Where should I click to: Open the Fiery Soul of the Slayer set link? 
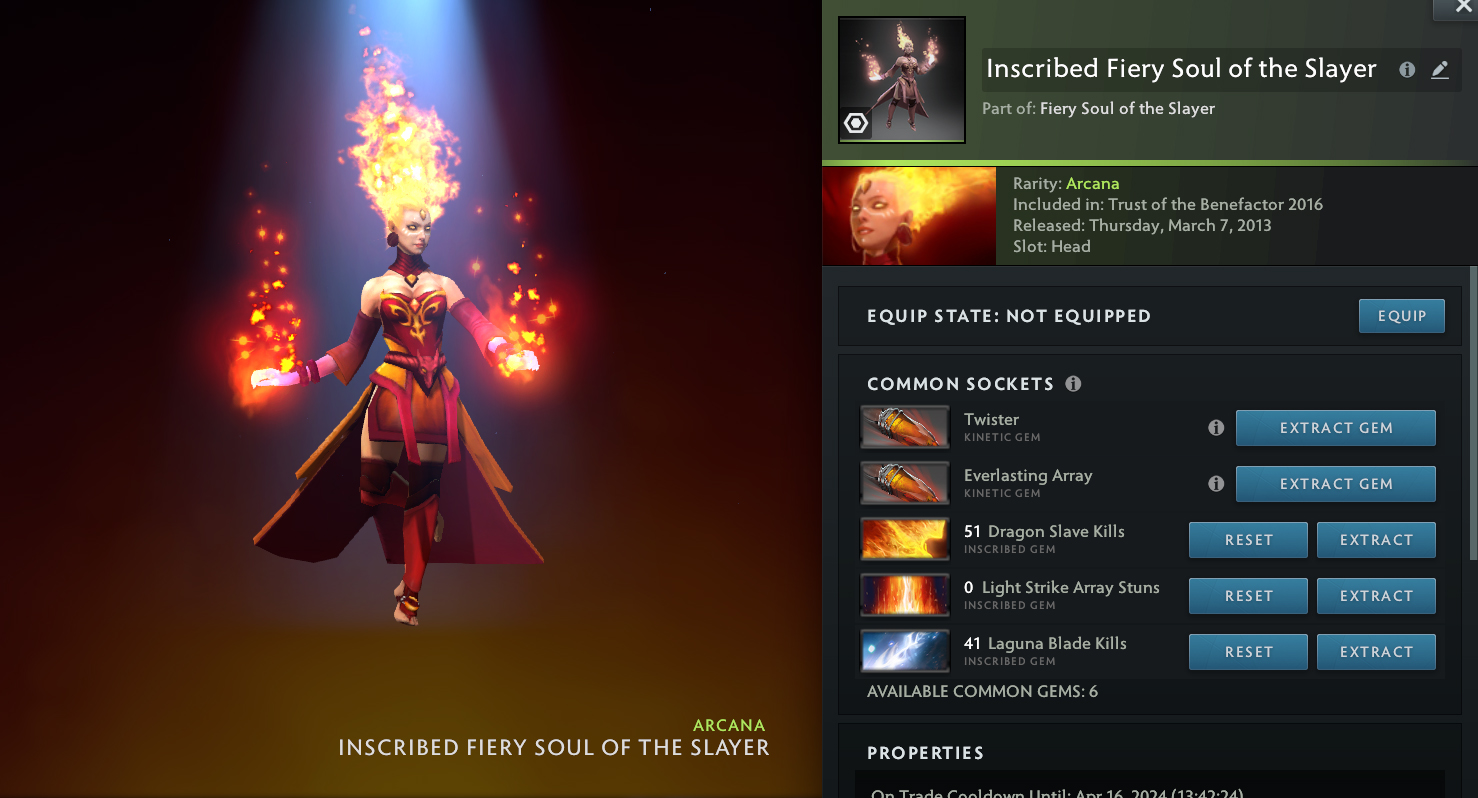click(1127, 109)
